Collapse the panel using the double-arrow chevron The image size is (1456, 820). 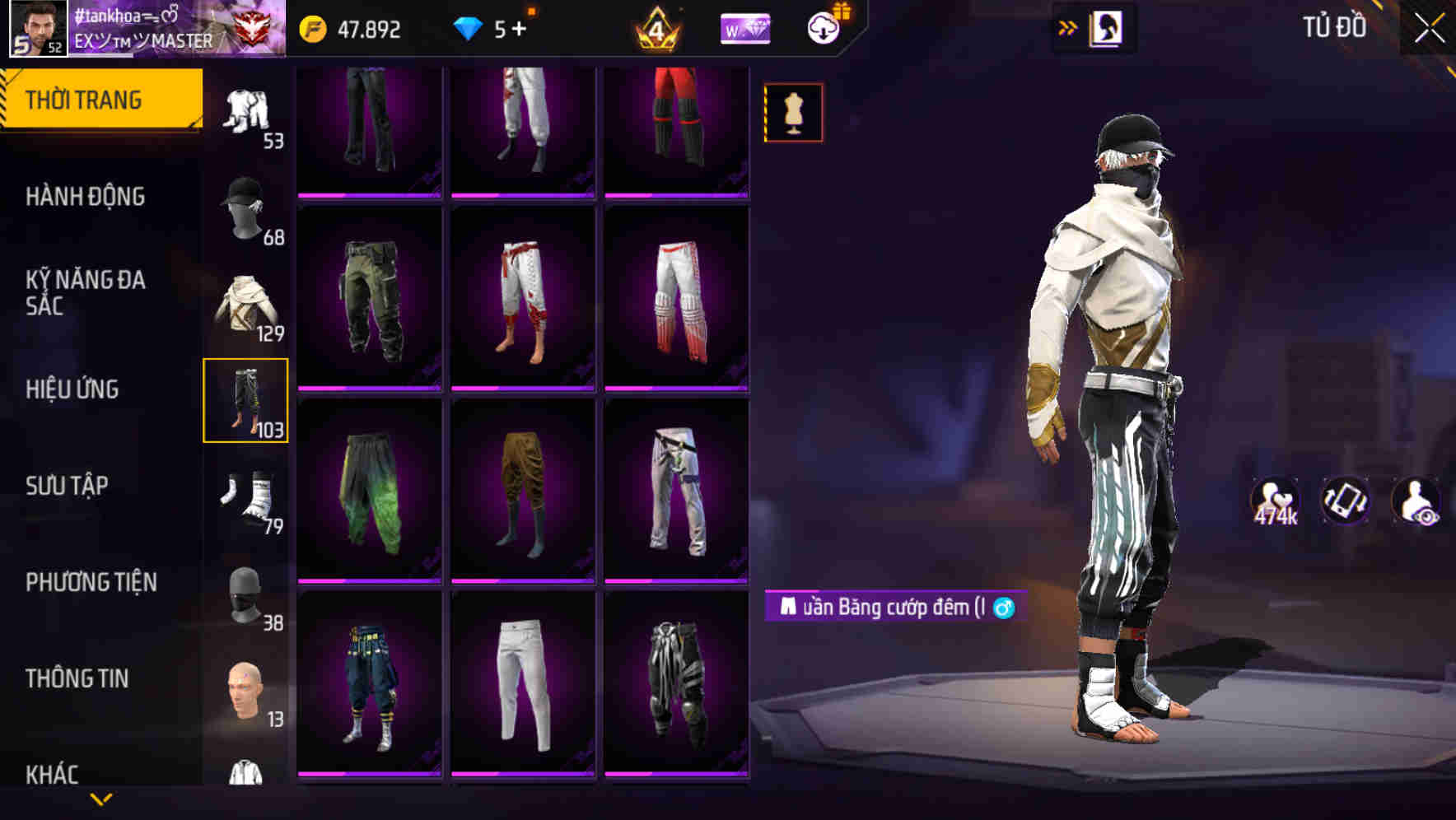click(1066, 26)
